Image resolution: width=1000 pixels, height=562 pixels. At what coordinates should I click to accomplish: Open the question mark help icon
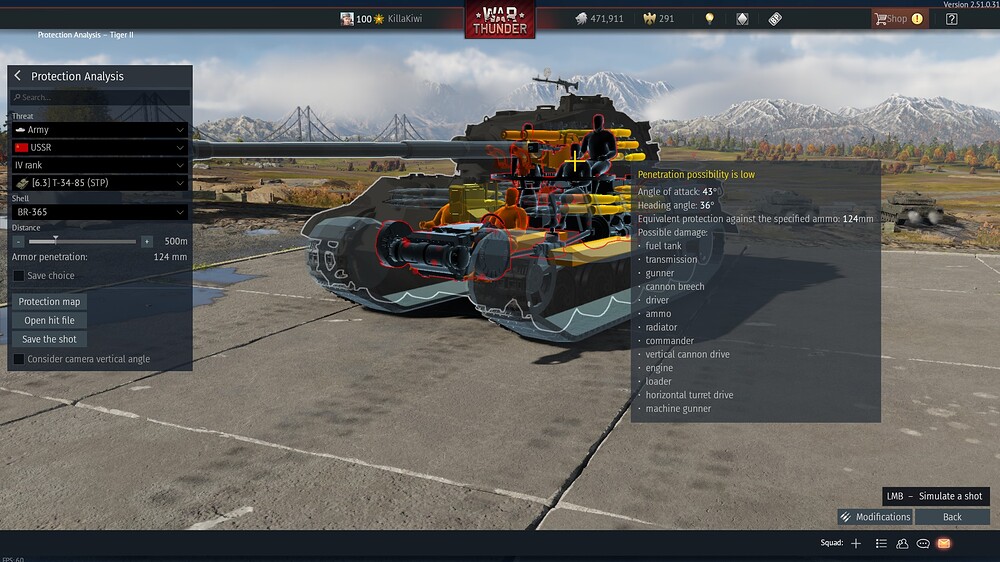(952, 19)
